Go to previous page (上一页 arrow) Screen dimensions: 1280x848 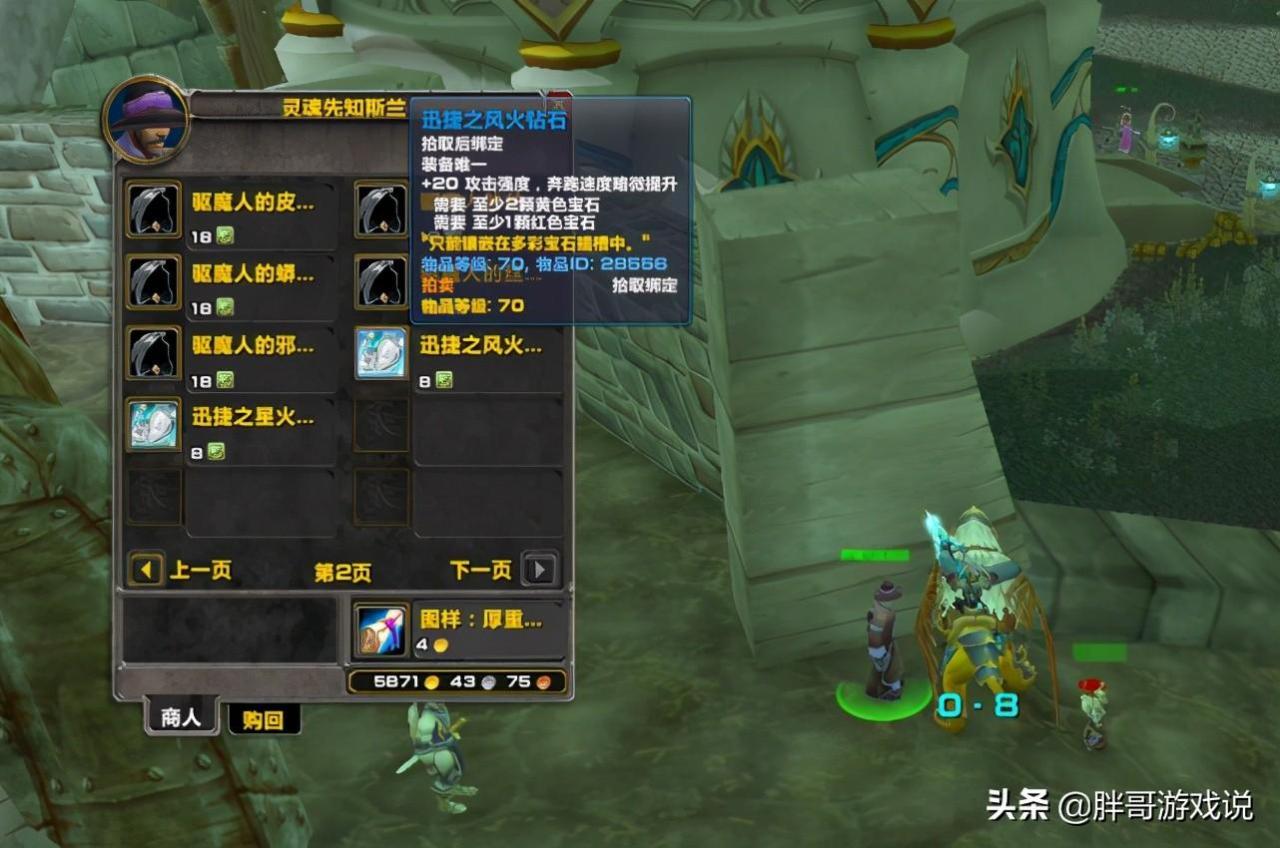(146, 570)
